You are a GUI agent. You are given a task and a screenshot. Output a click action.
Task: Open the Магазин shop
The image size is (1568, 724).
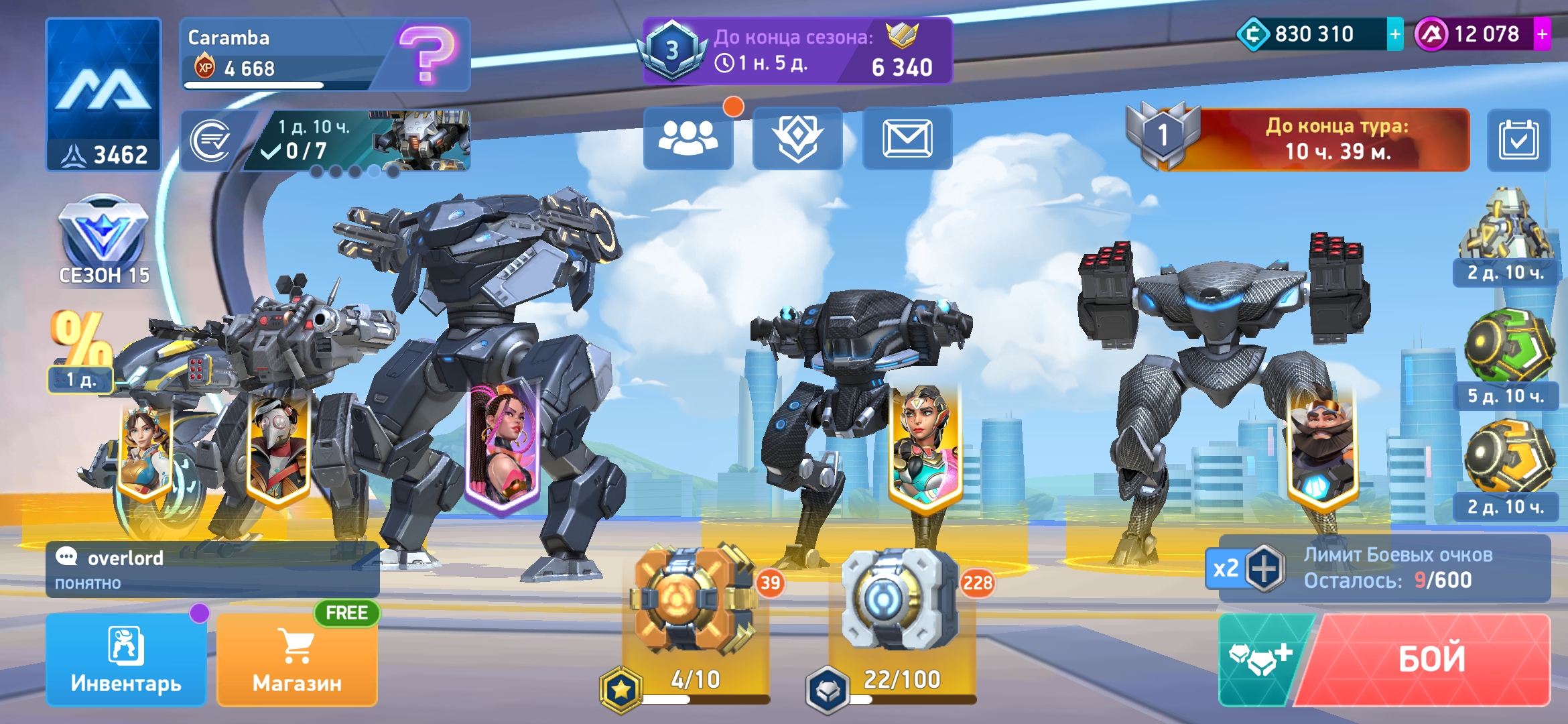click(297, 660)
